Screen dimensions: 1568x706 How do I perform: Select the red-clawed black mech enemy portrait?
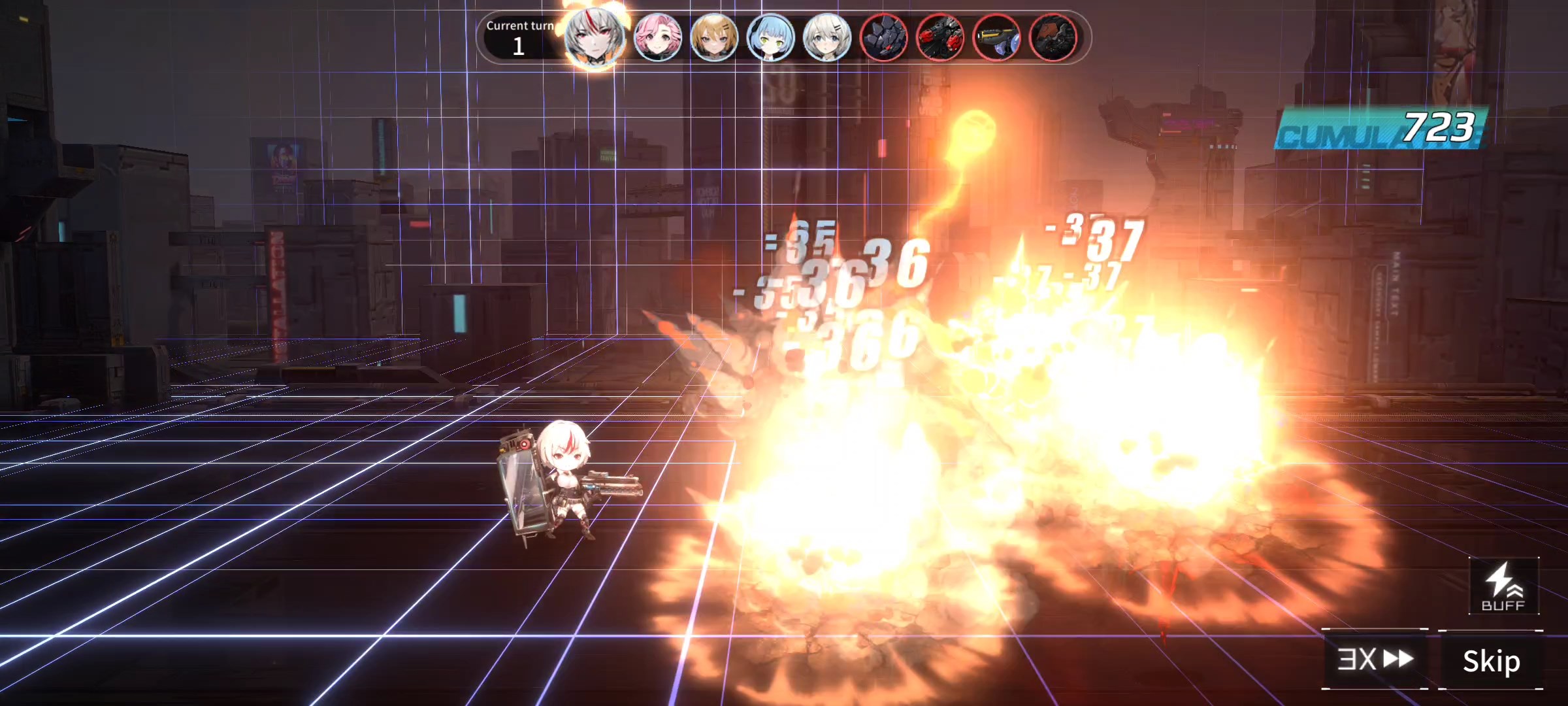[x=940, y=38]
